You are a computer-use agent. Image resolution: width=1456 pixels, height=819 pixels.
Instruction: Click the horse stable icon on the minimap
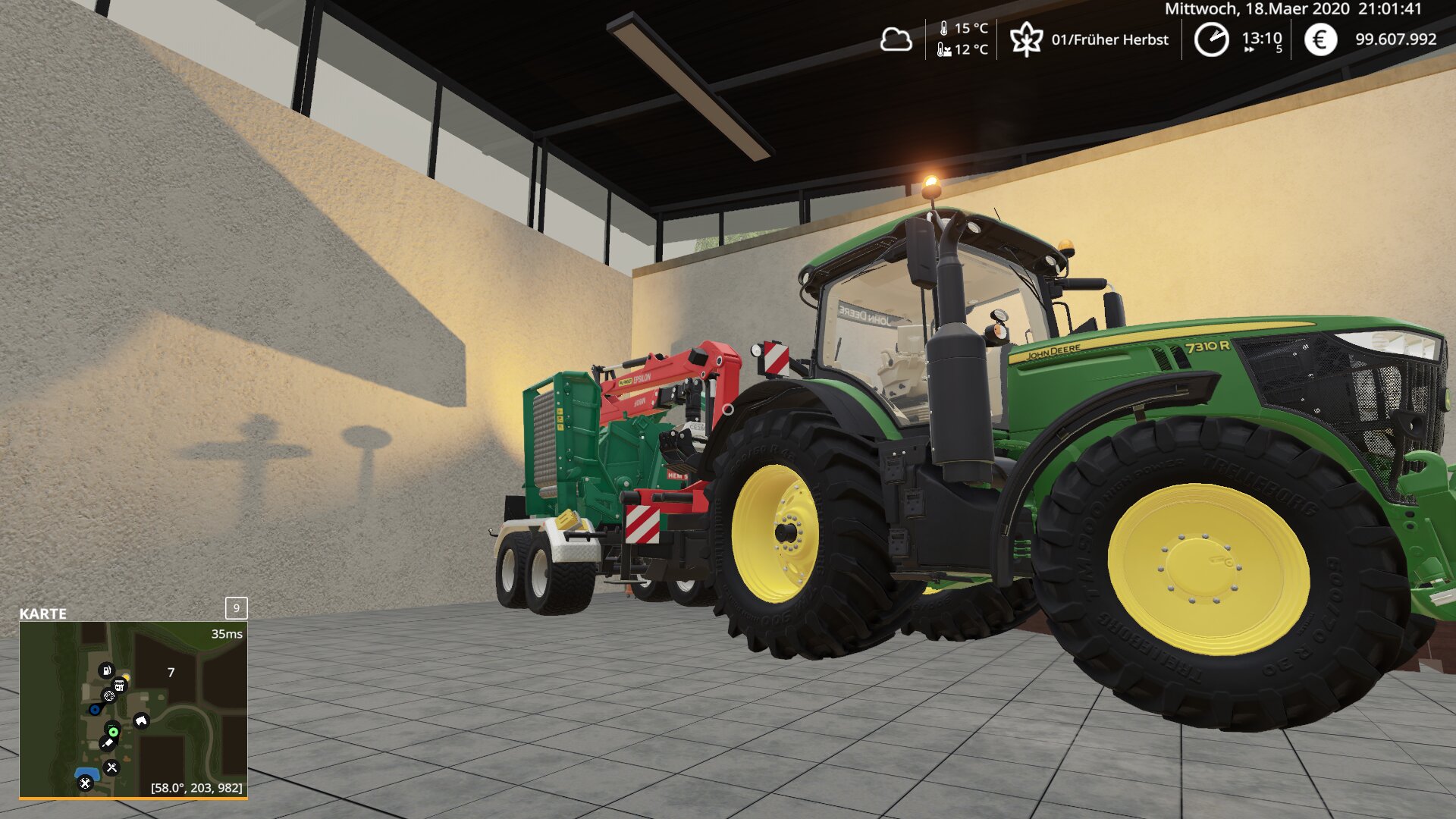coord(141,720)
